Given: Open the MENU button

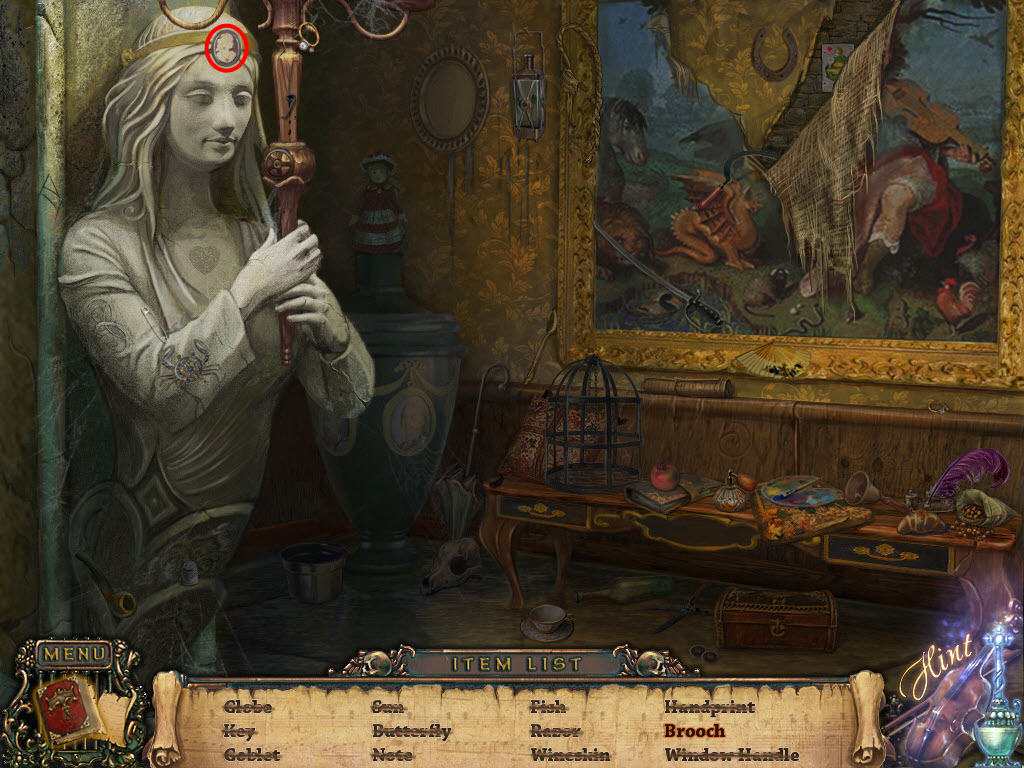Looking at the screenshot, I should click(x=74, y=655).
